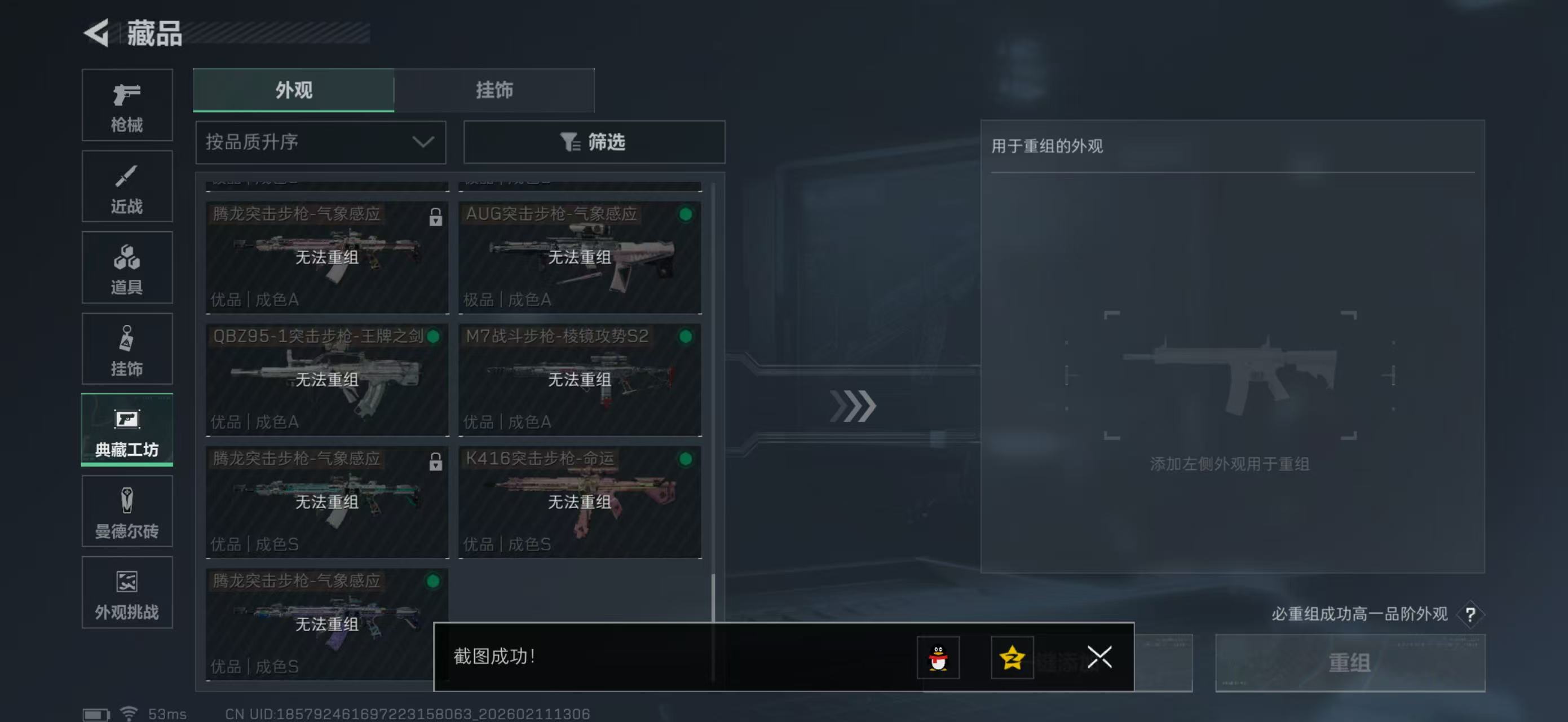The width and height of the screenshot is (1568, 722).
Task: Open the 近战 melee category
Action: (127, 186)
